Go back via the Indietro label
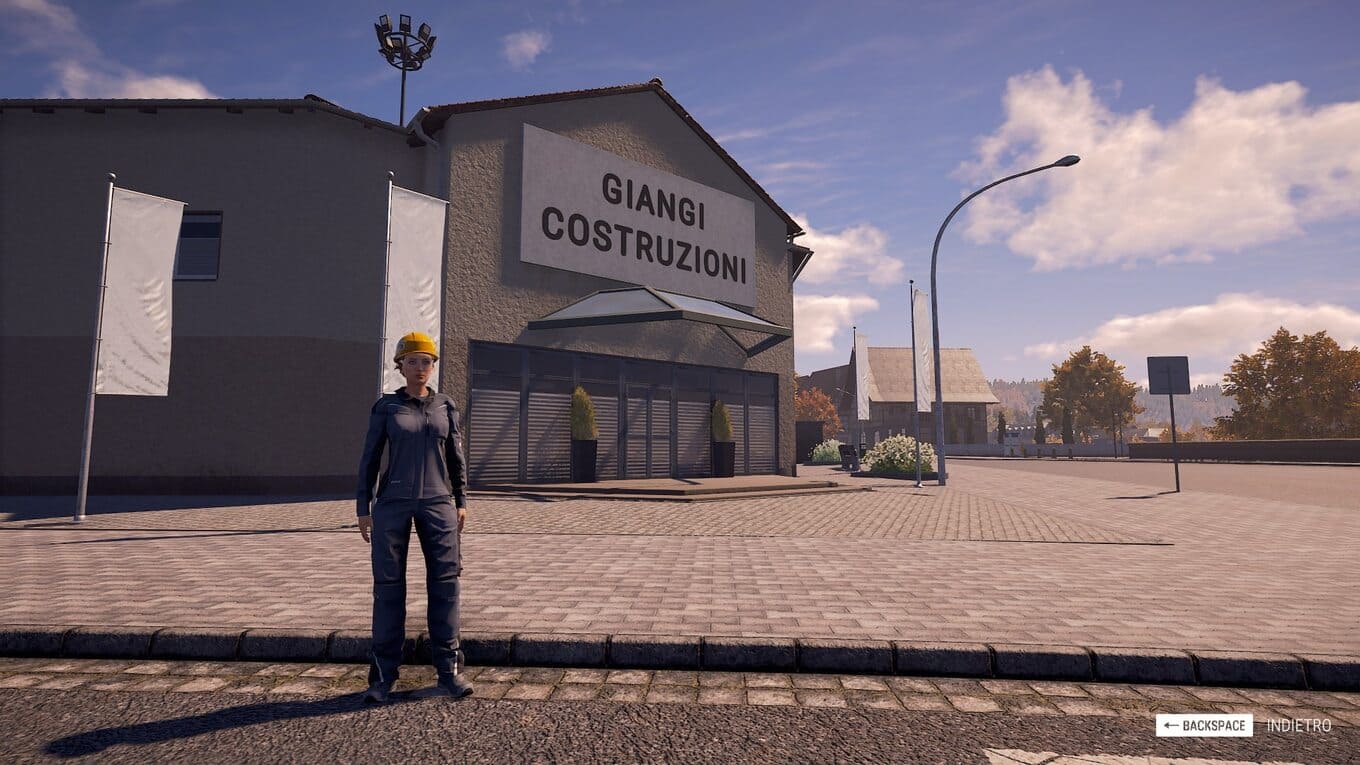Viewport: 1360px width, 765px height. click(x=1298, y=725)
